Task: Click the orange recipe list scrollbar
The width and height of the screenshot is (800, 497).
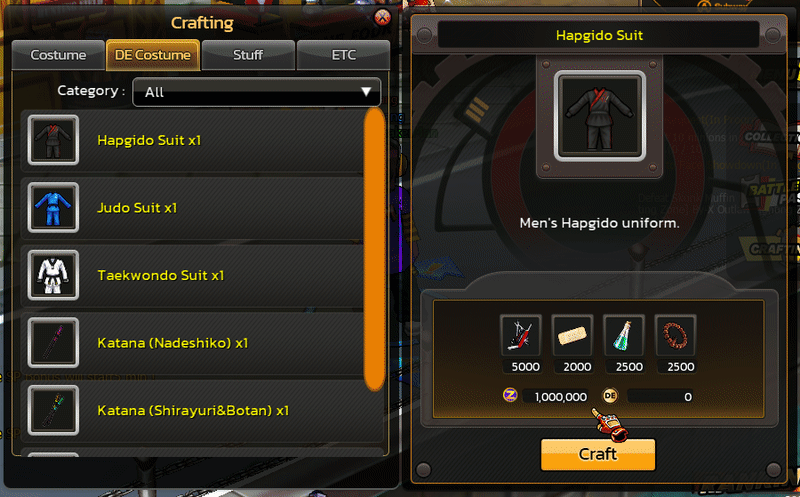Action: click(x=375, y=248)
